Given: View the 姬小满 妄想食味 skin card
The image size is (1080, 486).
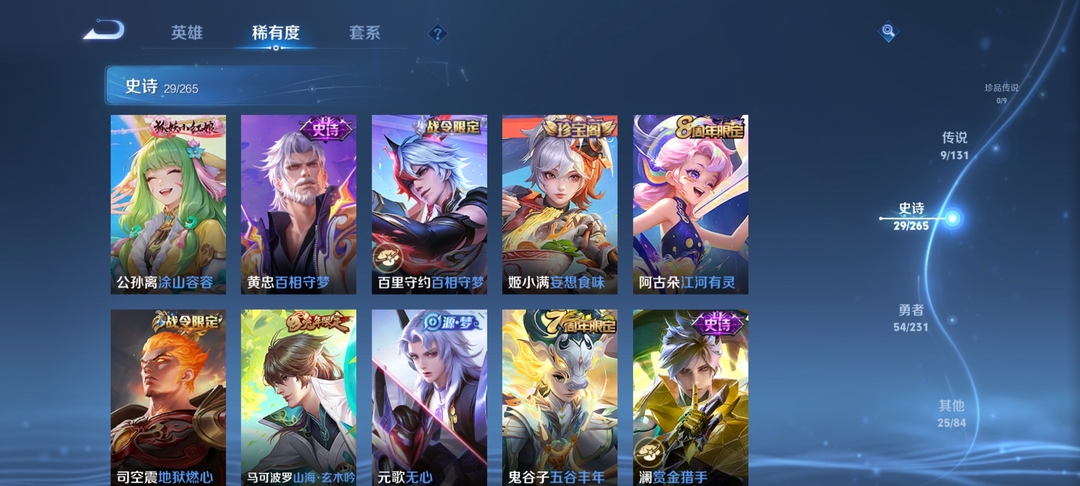Looking at the screenshot, I should point(559,204).
